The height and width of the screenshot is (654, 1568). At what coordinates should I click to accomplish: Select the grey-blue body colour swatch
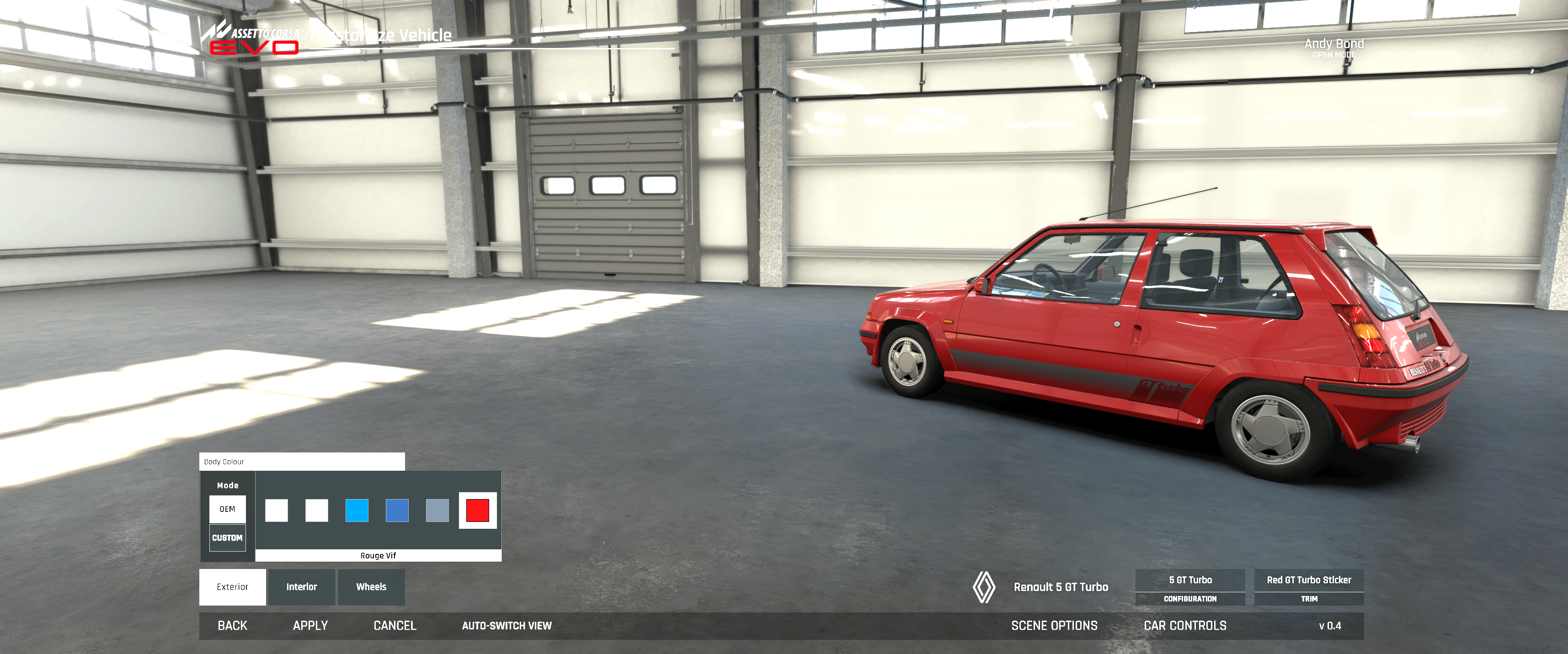tap(437, 510)
